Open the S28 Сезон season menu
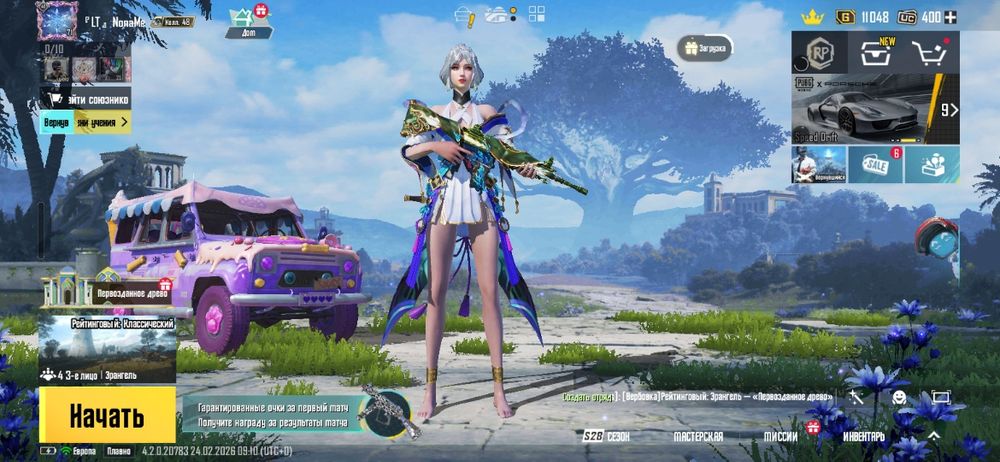 [x=608, y=437]
